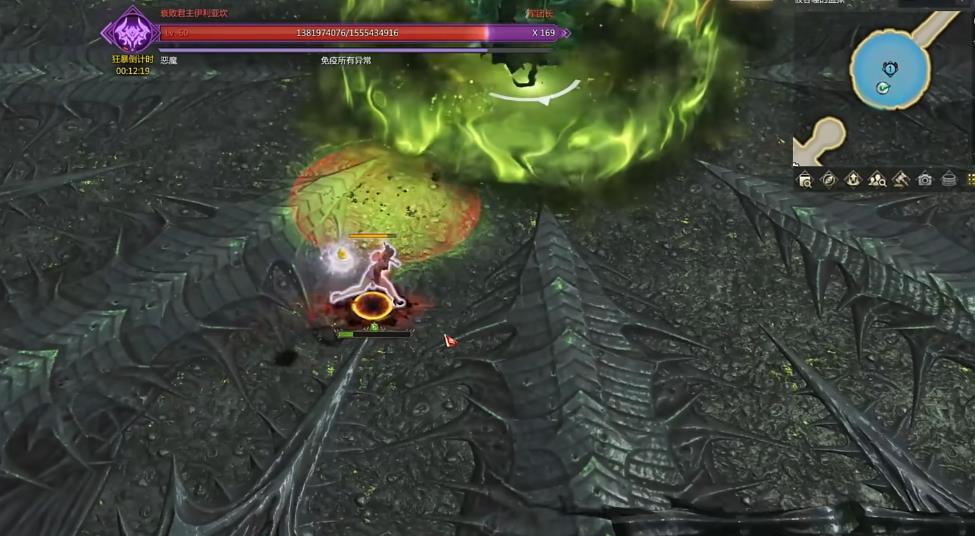The image size is (975, 536).
Task: Open the auction gavel icon
Action: [900, 180]
